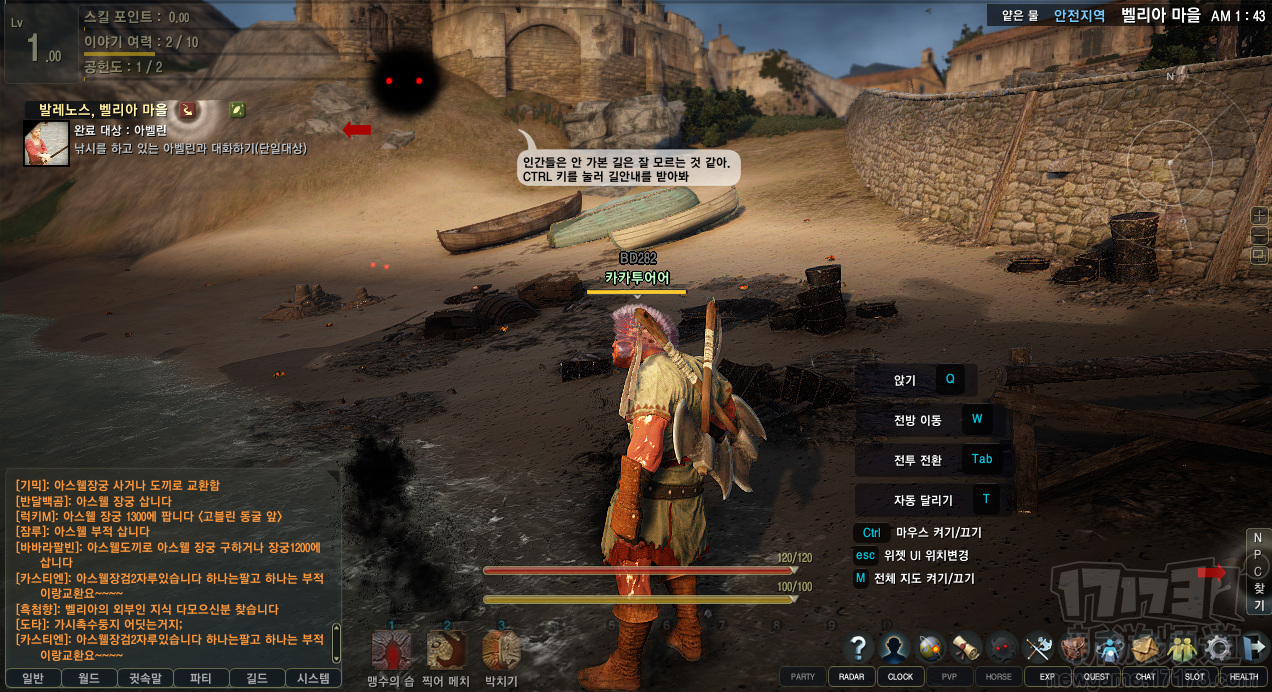Toggle the CLOCK display button

(900, 676)
